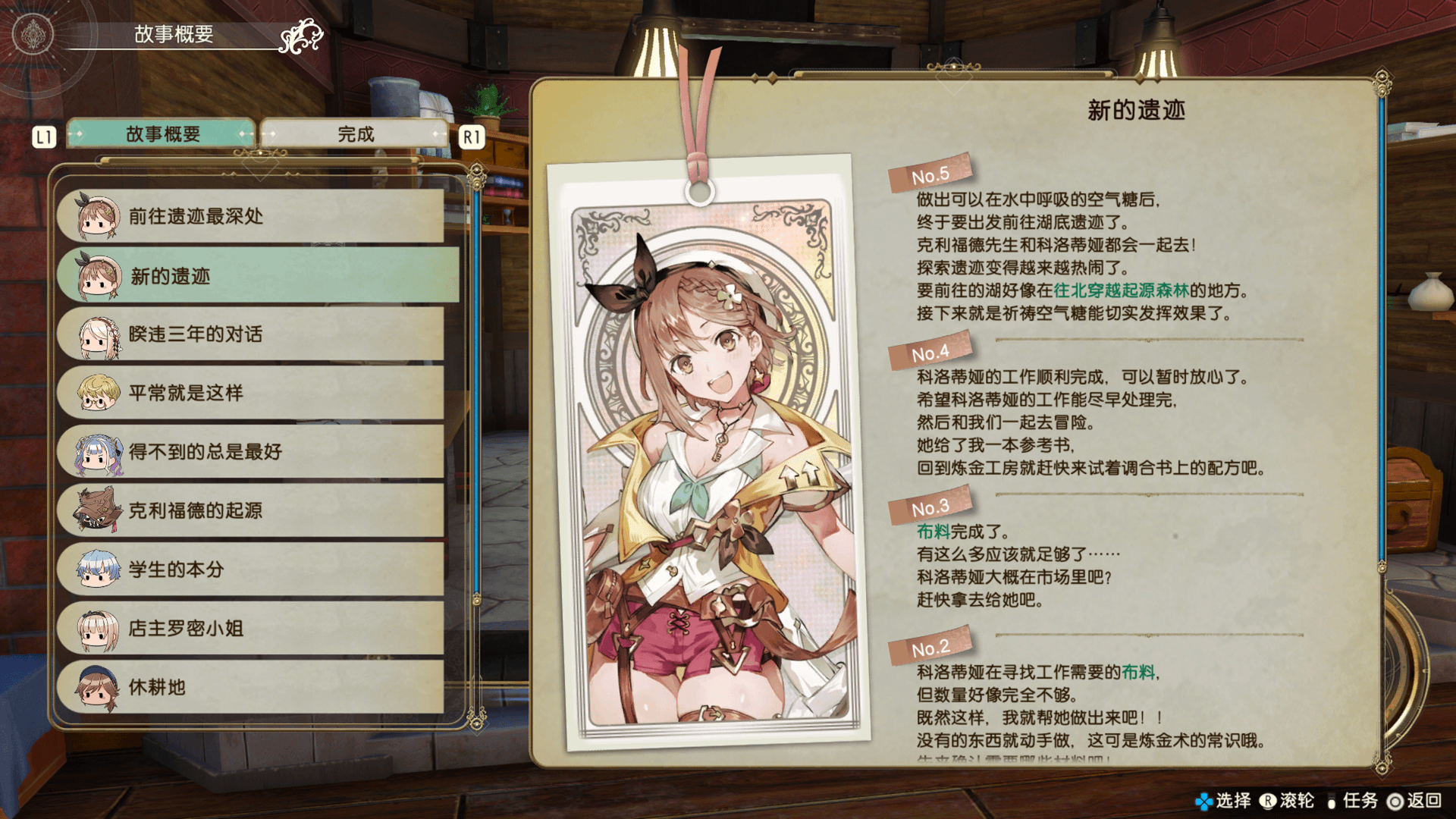Open the 完成 tab

pyautogui.click(x=355, y=134)
